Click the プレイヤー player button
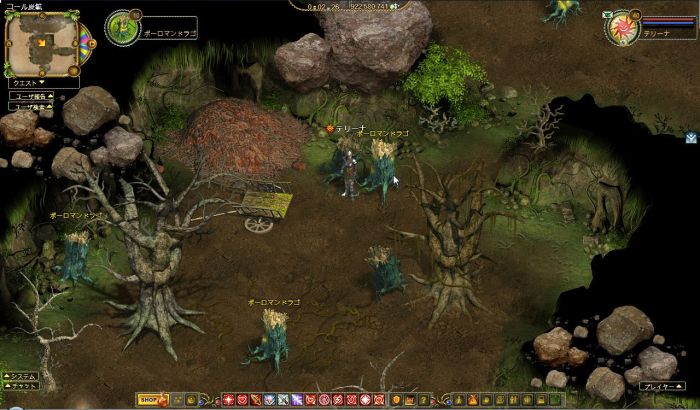This screenshot has width=700, height=410. pyautogui.click(x=660, y=385)
